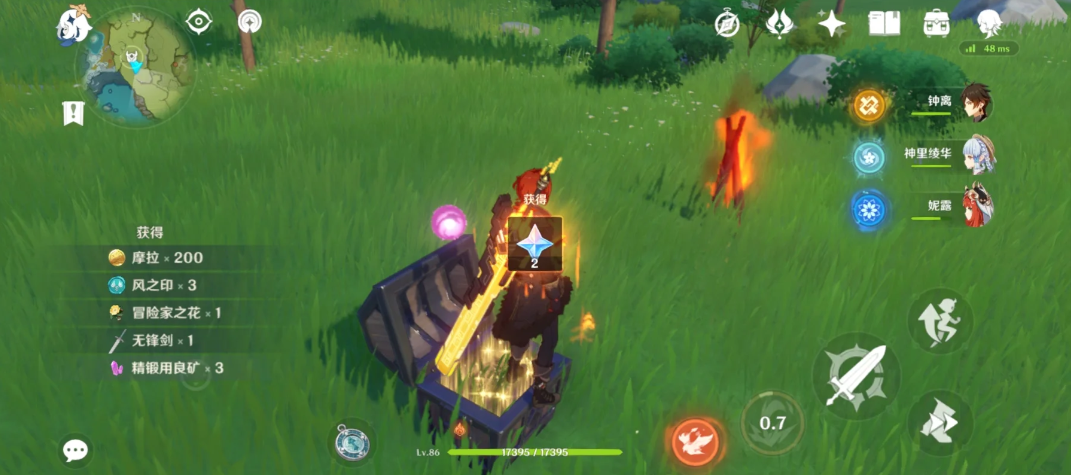This screenshot has height=475, width=1071.
Task: Open the compass events icon
Action: click(727, 24)
